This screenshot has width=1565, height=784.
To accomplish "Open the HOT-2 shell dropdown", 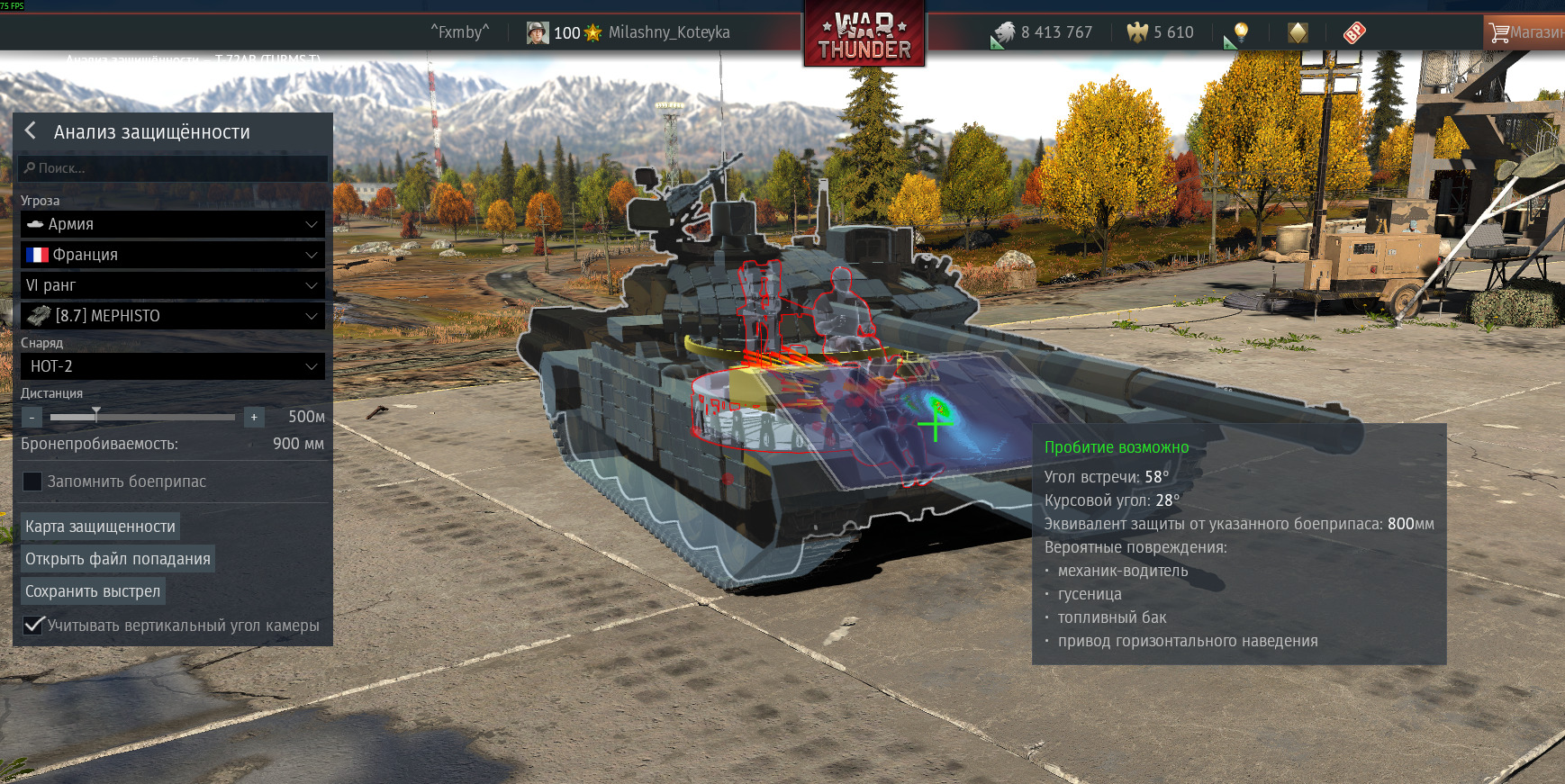I will (172, 366).
